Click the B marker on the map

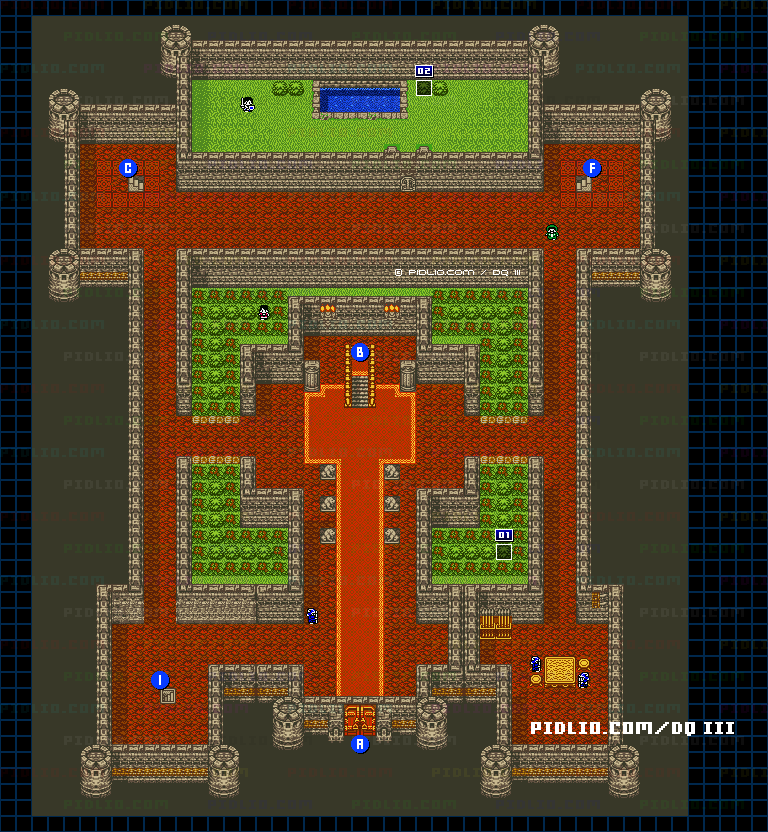click(360, 352)
